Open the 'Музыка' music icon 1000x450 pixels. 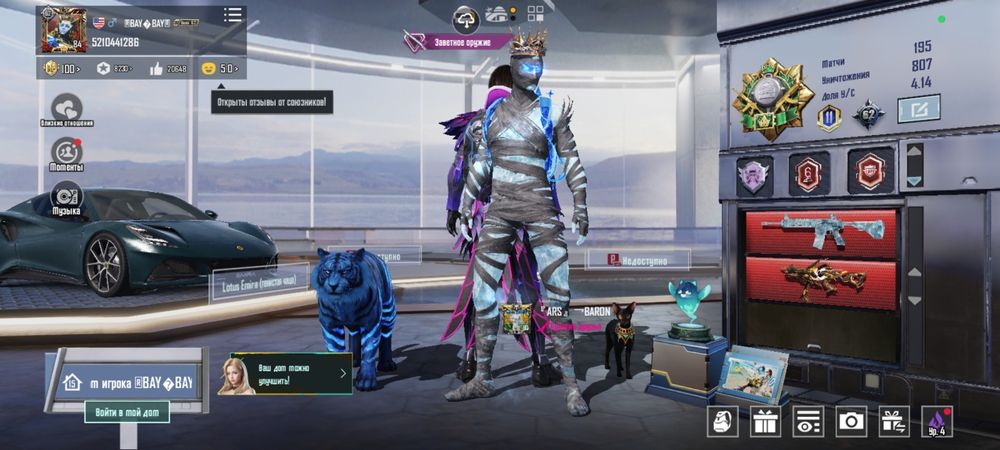(x=67, y=197)
